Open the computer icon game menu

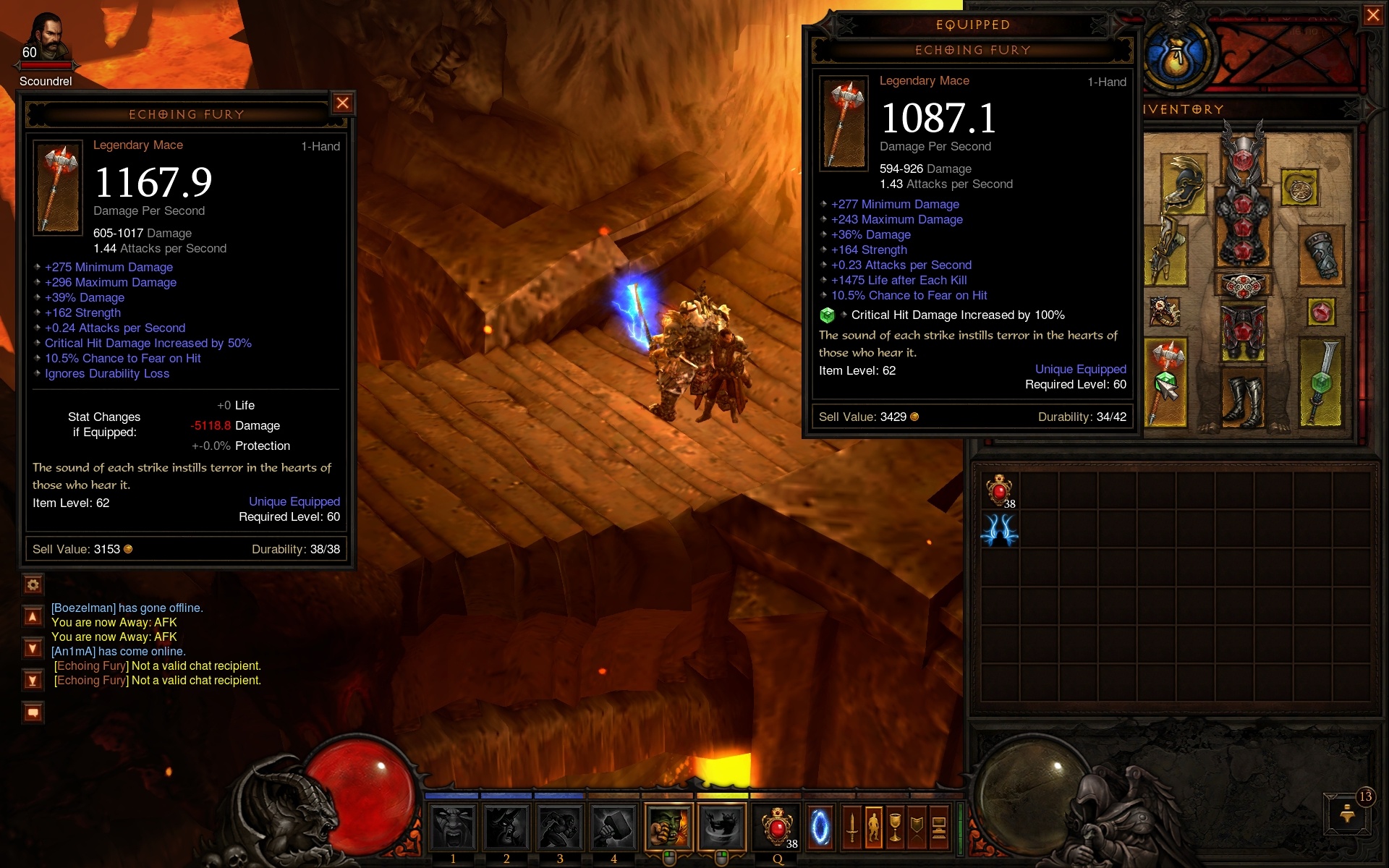(x=939, y=827)
